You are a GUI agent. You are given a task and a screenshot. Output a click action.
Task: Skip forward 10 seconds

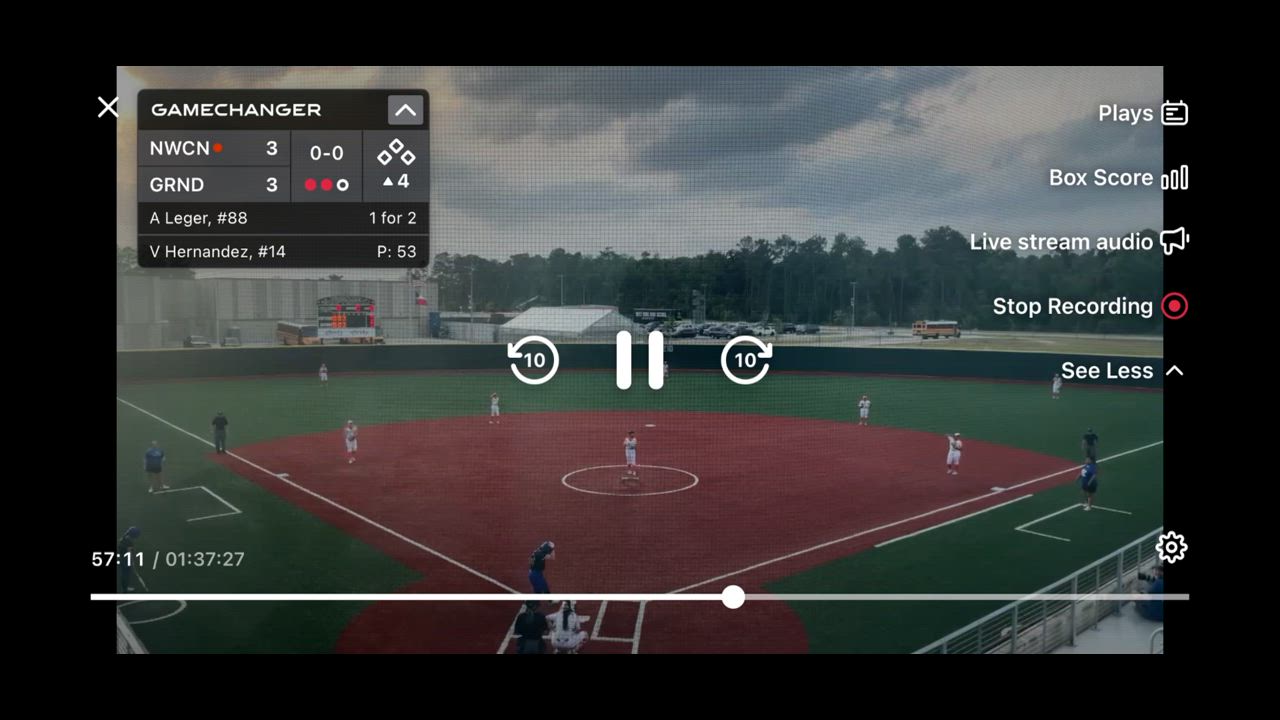[x=746, y=360]
